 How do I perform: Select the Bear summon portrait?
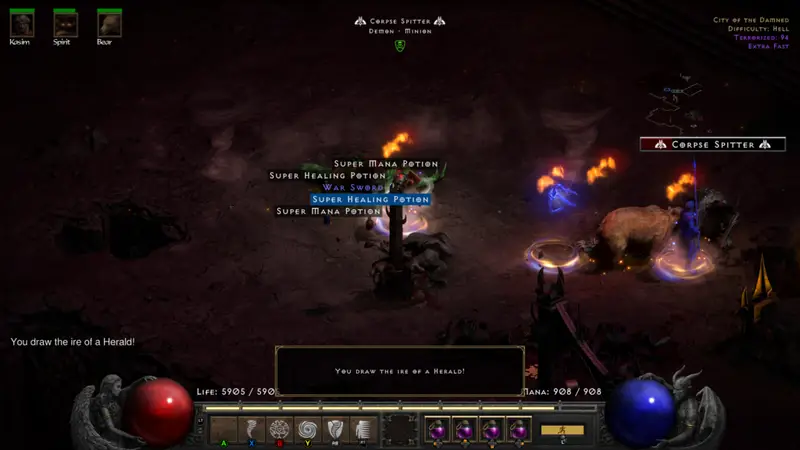point(110,24)
